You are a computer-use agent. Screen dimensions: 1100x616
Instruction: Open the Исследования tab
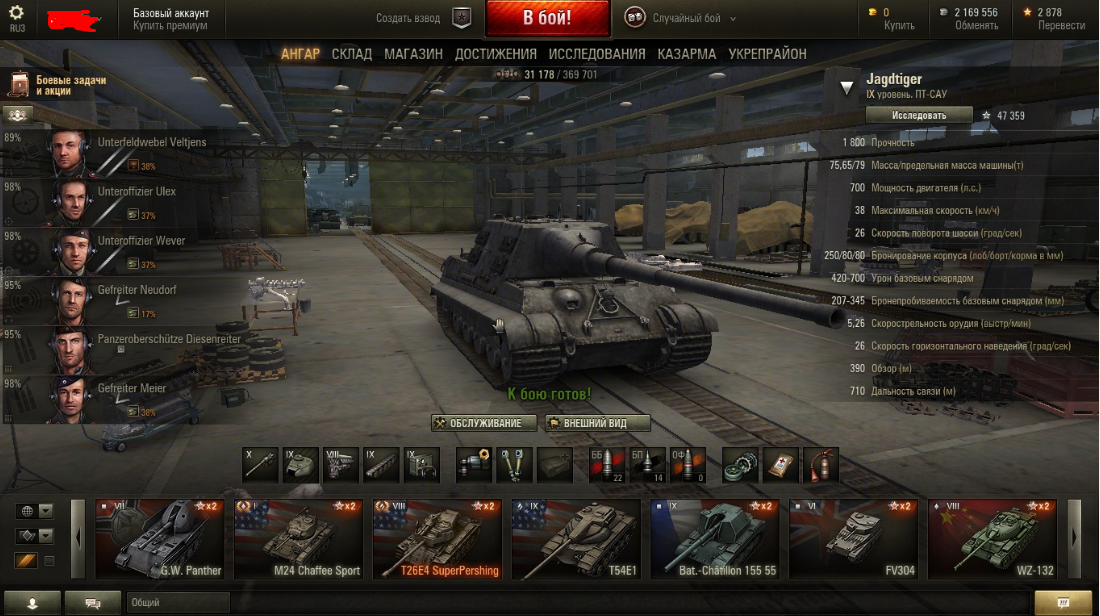596,54
